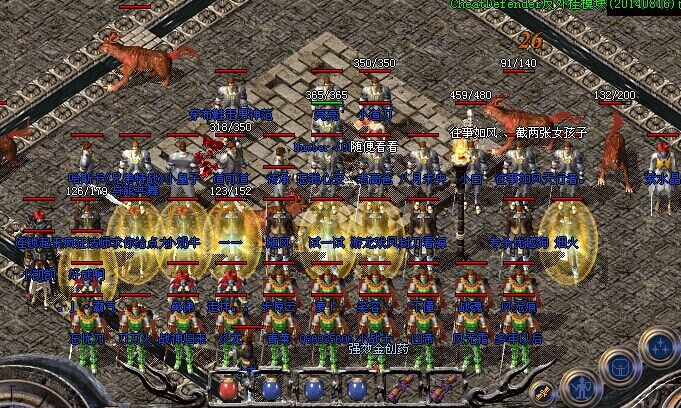This screenshot has width=681, height=408.
Task: Use the red health potion in the belt
Action: pos(228,389)
